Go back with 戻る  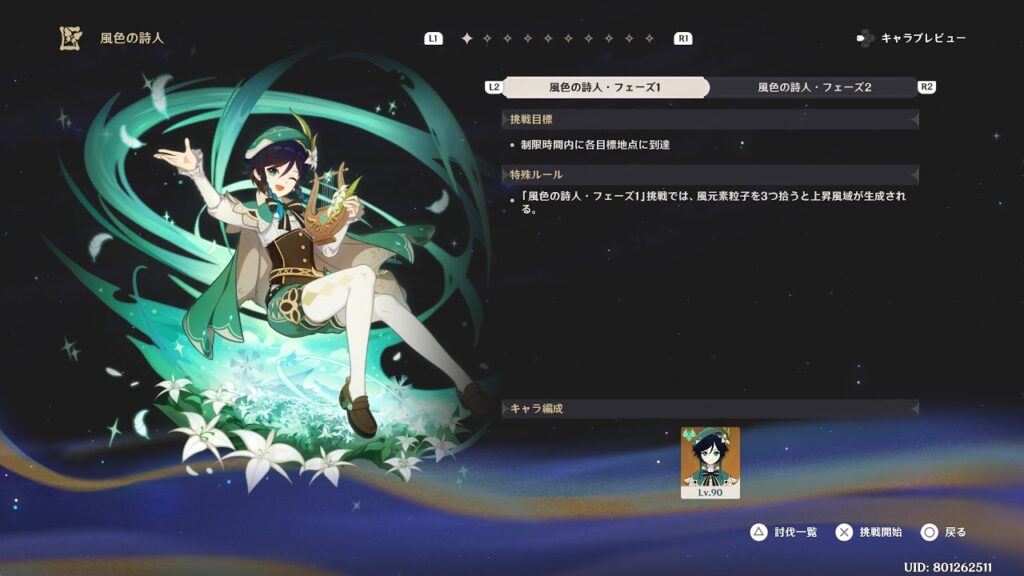[944, 532]
